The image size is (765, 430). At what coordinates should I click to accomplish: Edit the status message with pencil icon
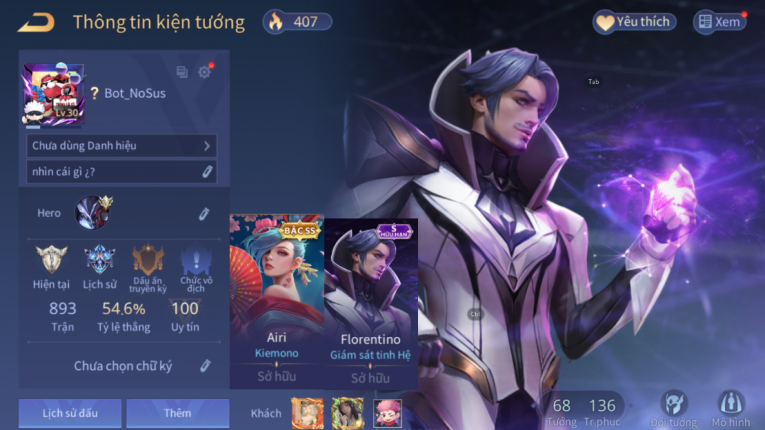[x=207, y=172]
